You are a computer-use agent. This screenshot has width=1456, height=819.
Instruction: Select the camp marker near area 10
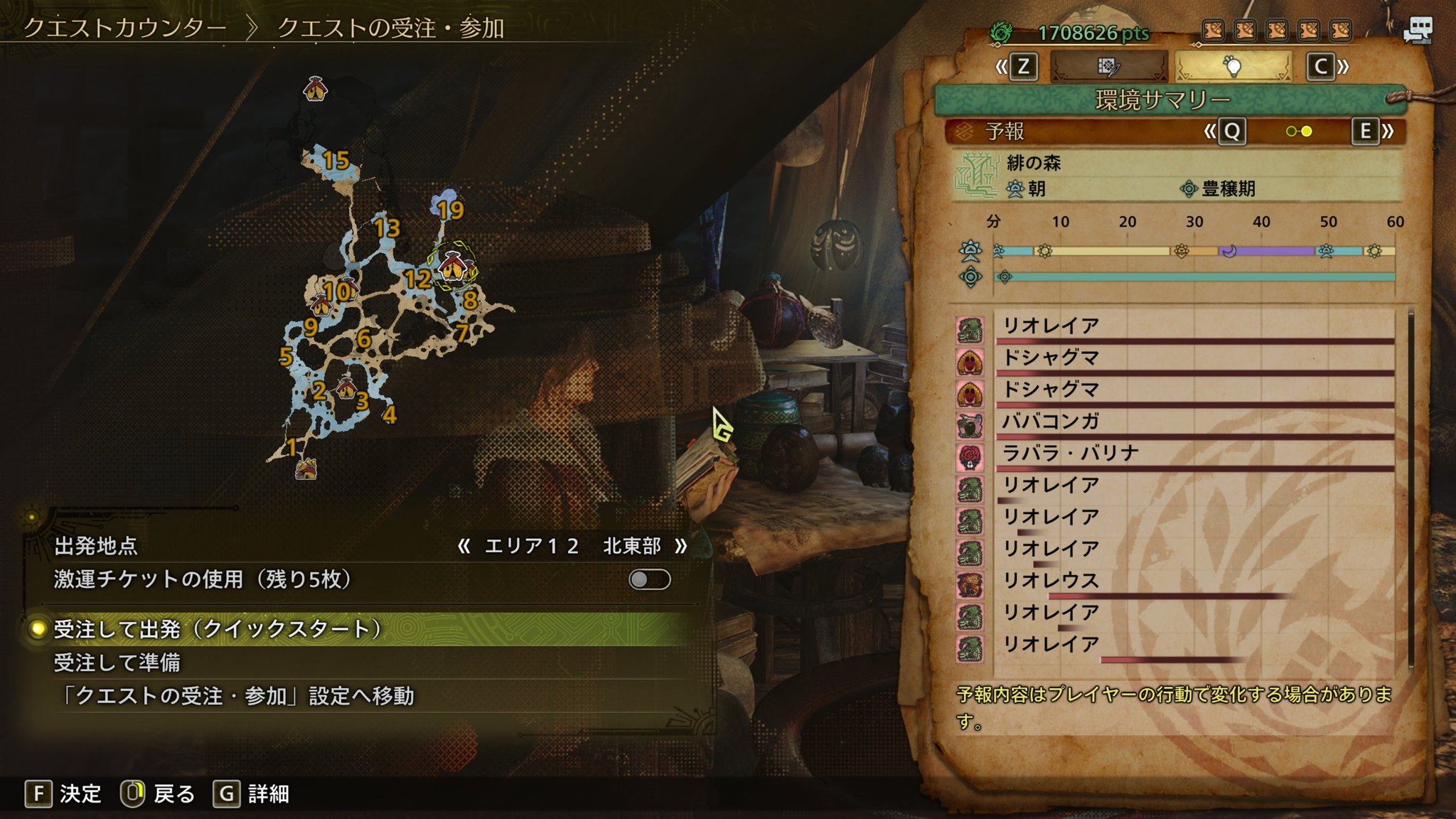(x=321, y=306)
